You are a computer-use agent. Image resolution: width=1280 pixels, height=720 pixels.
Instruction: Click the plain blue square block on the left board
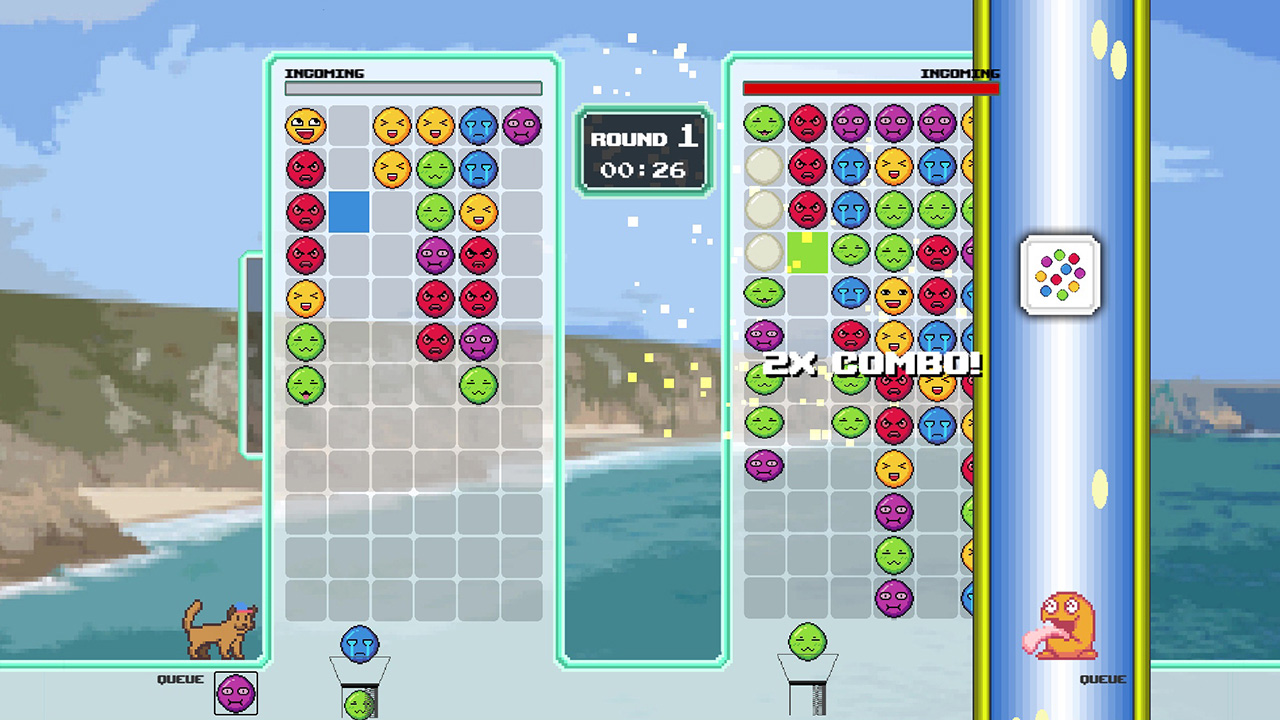pyautogui.click(x=349, y=211)
